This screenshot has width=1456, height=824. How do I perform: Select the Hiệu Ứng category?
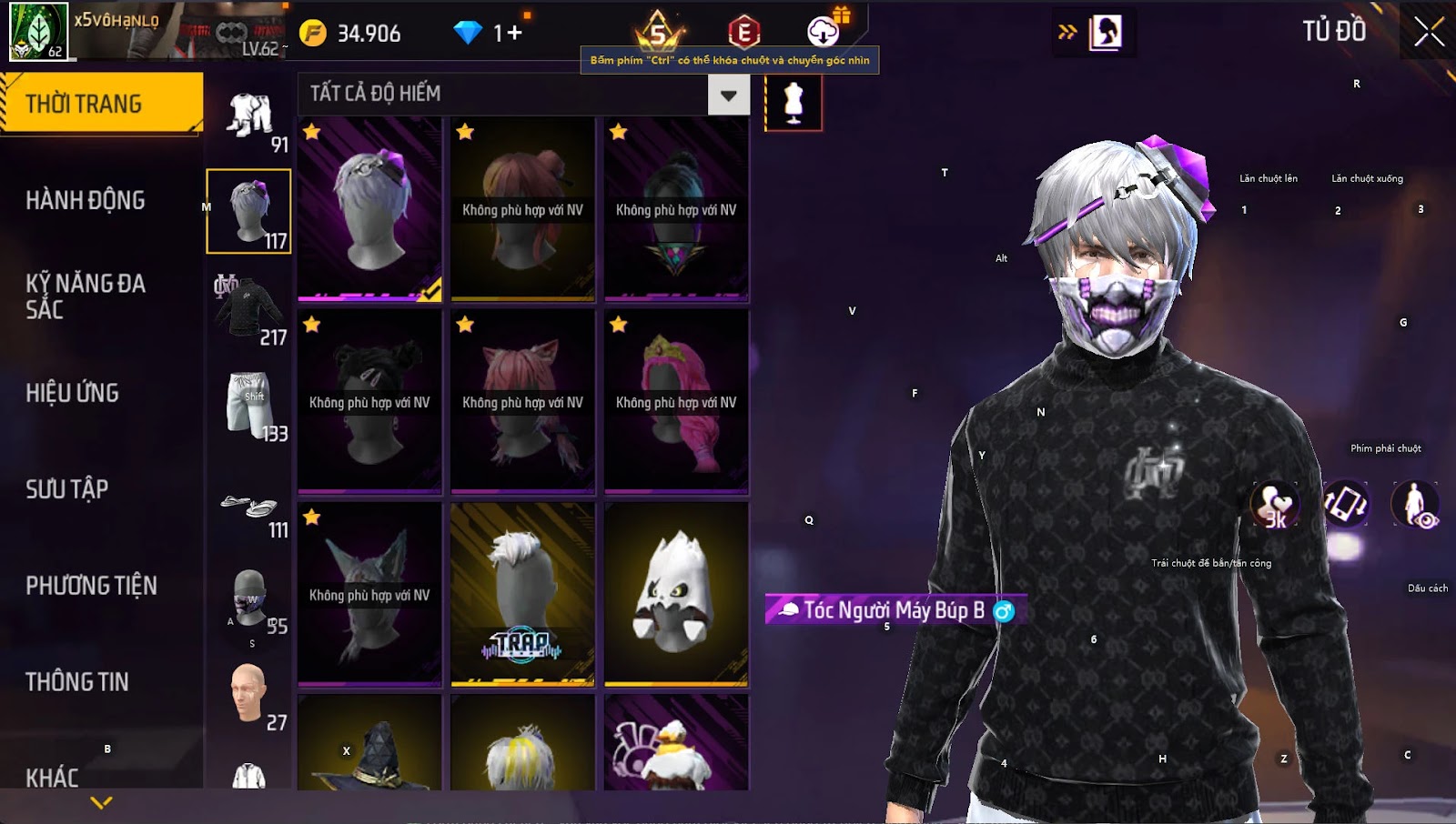(x=73, y=393)
